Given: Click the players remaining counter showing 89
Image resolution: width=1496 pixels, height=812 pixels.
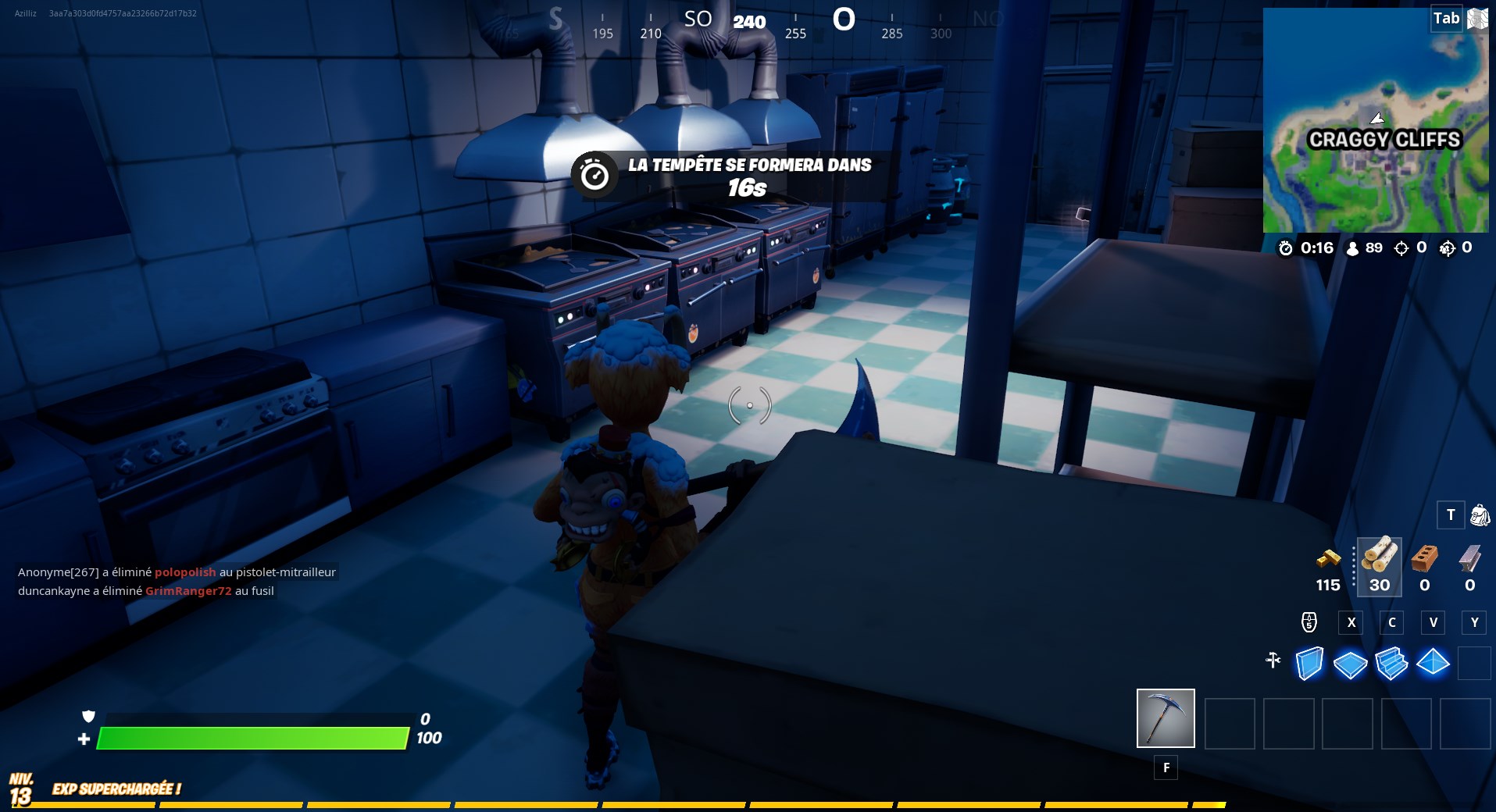Looking at the screenshot, I should (1365, 249).
